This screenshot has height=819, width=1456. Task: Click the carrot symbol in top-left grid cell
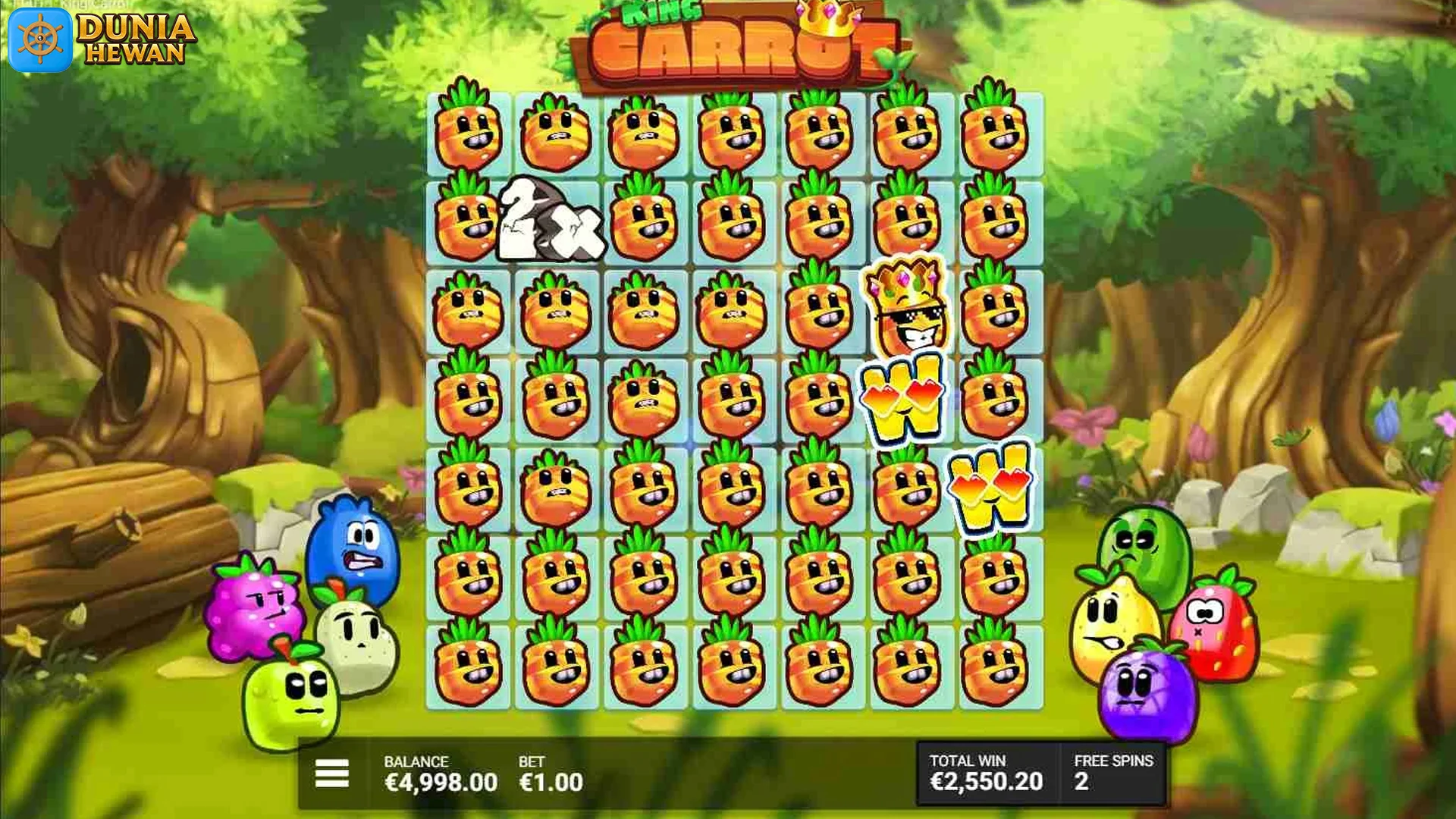pos(466,133)
